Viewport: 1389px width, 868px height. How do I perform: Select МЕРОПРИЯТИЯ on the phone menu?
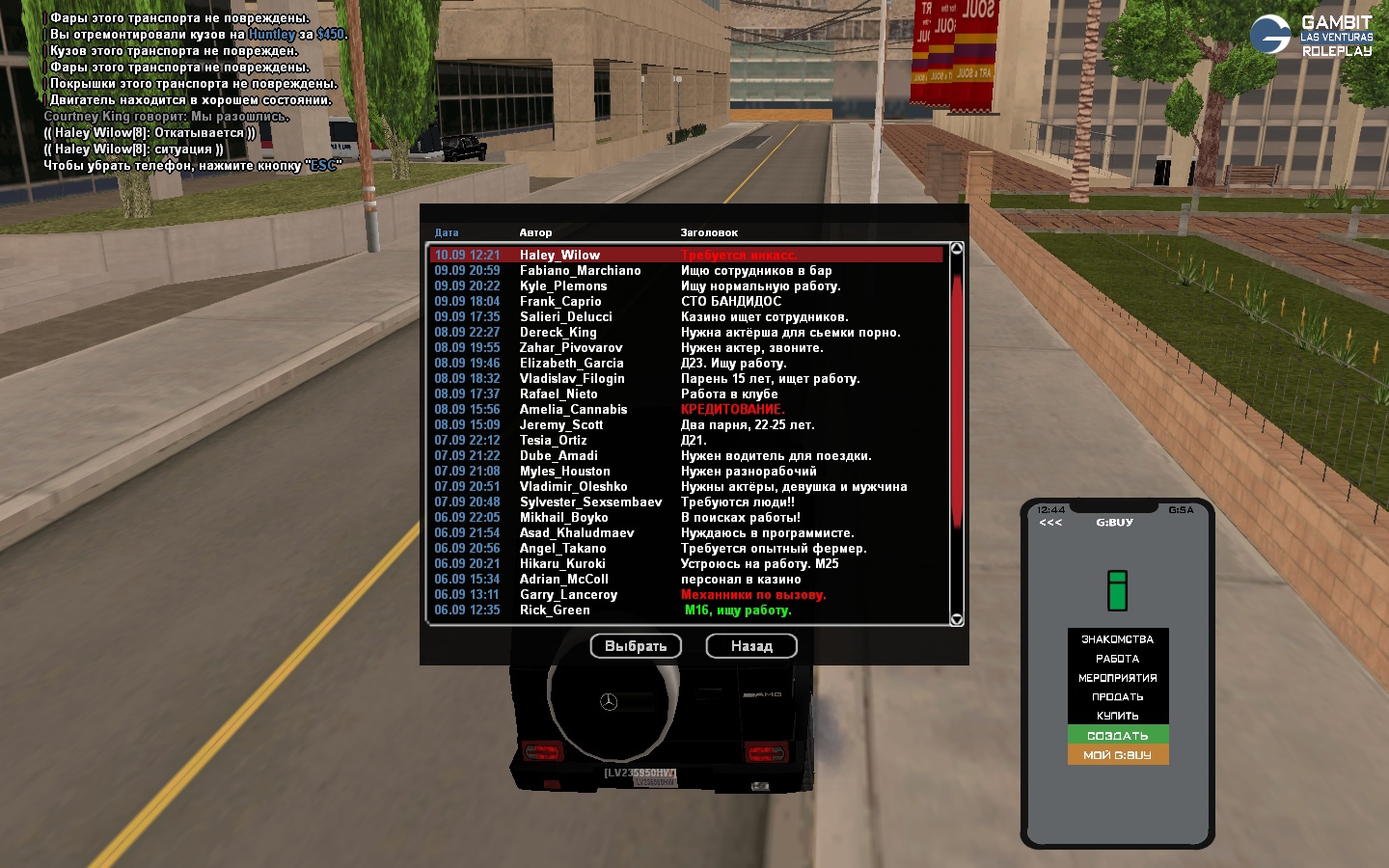pos(1117,677)
